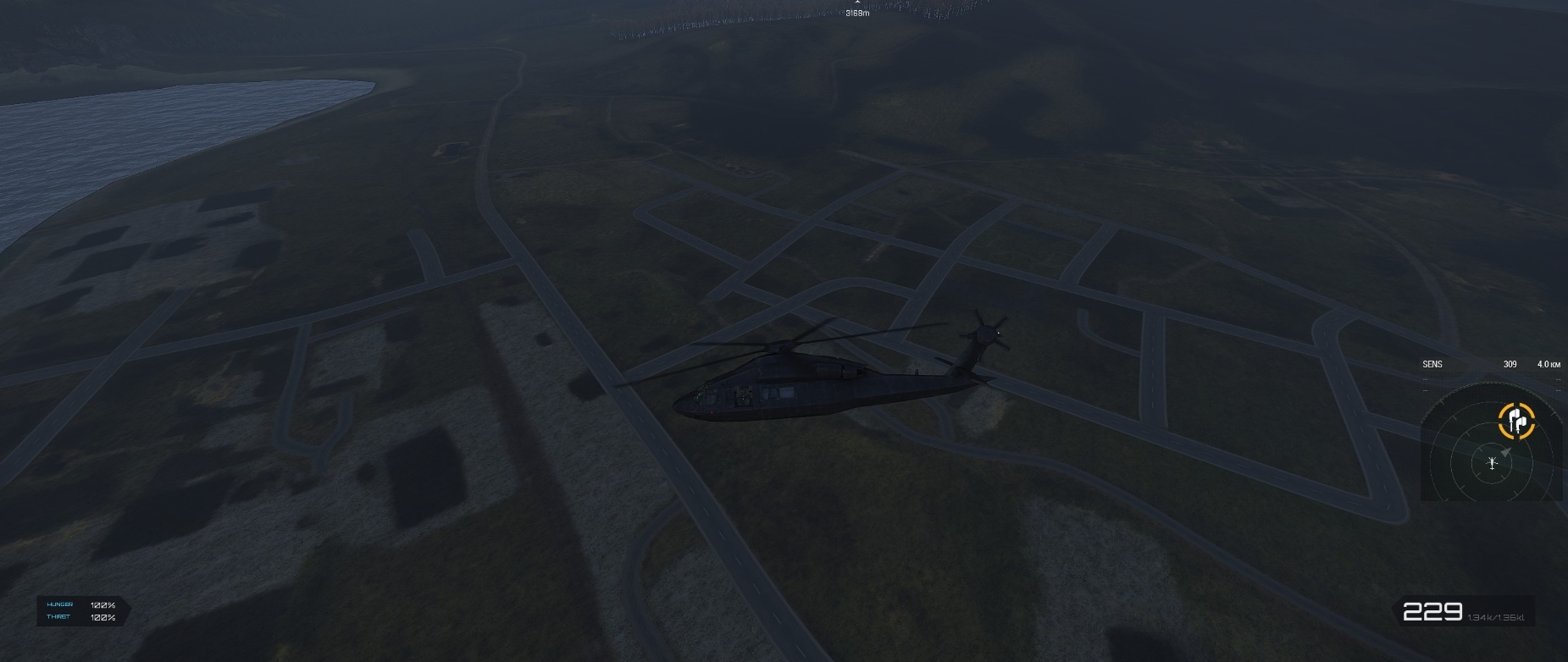
Task: Toggle the THIRST status display
Action: pyautogui.click(x=60, y=617)
